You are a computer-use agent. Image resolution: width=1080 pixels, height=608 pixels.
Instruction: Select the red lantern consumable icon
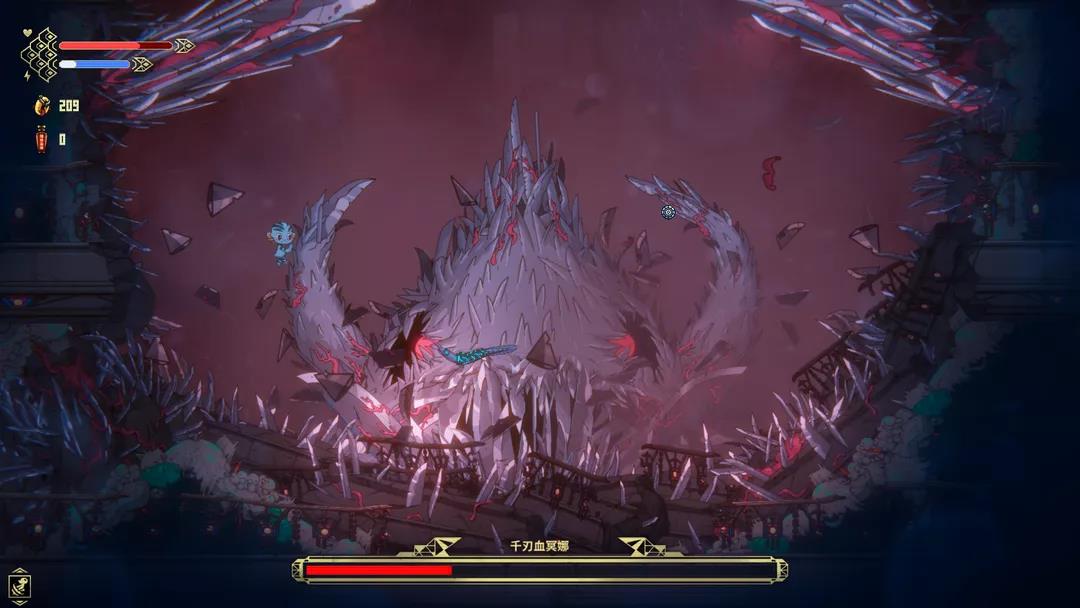click(42, 140)
